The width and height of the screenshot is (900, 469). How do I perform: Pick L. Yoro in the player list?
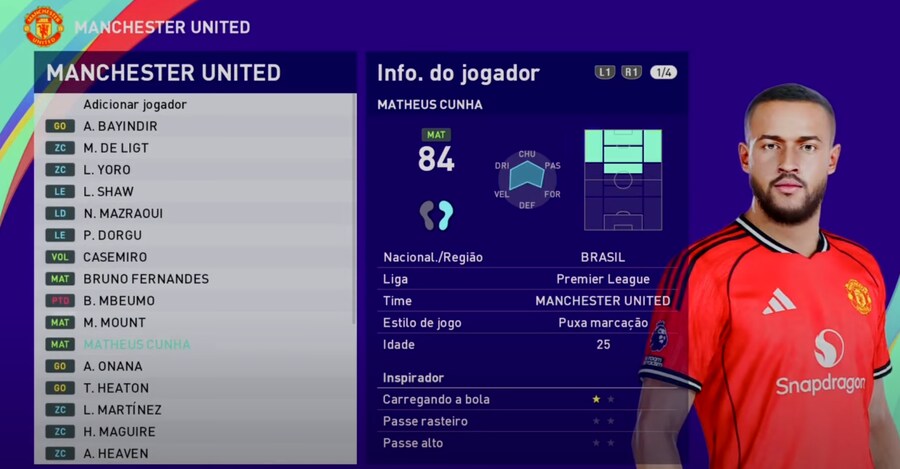click(107, 170)
